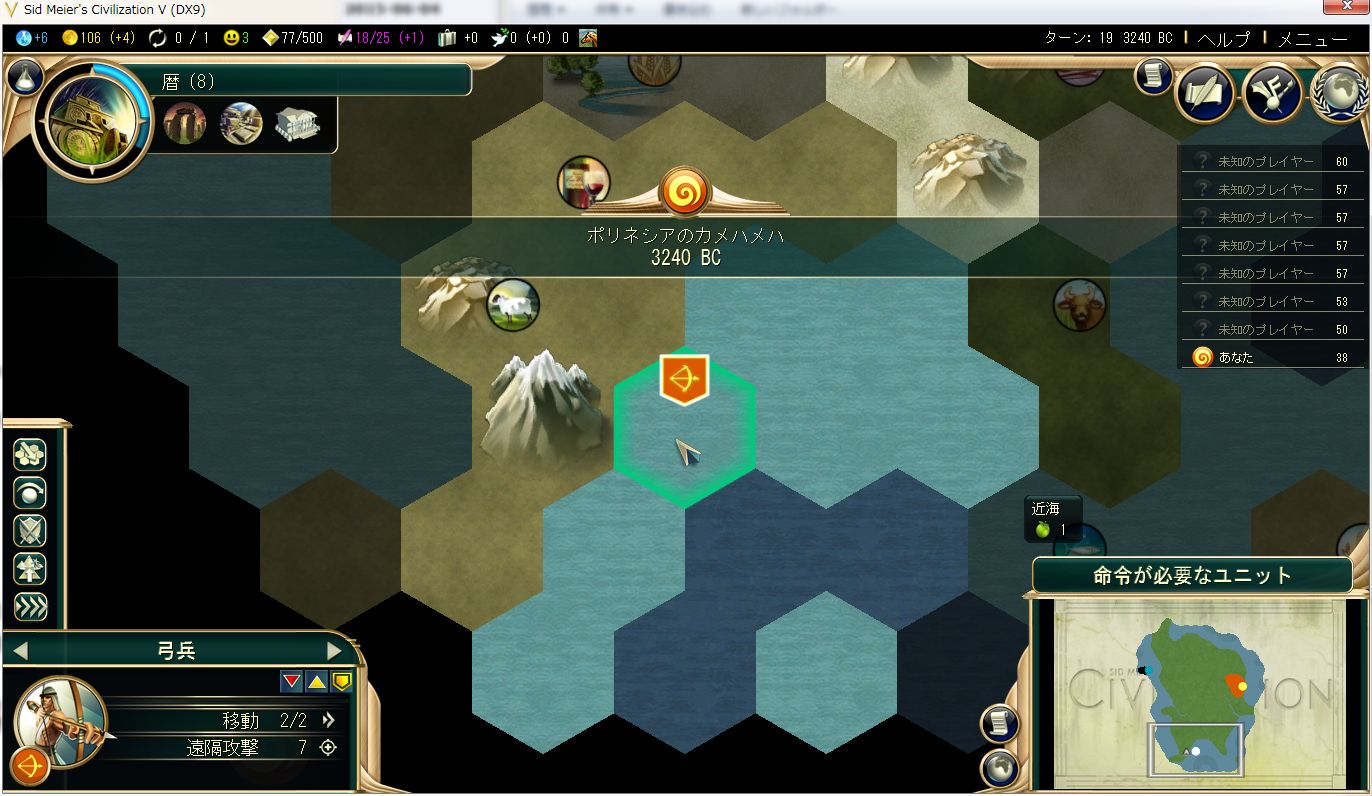The height and width of the screenshot is (796, 1372).
Task: Select the unit upgrade arrow action
Action: (x=30, y=568)
